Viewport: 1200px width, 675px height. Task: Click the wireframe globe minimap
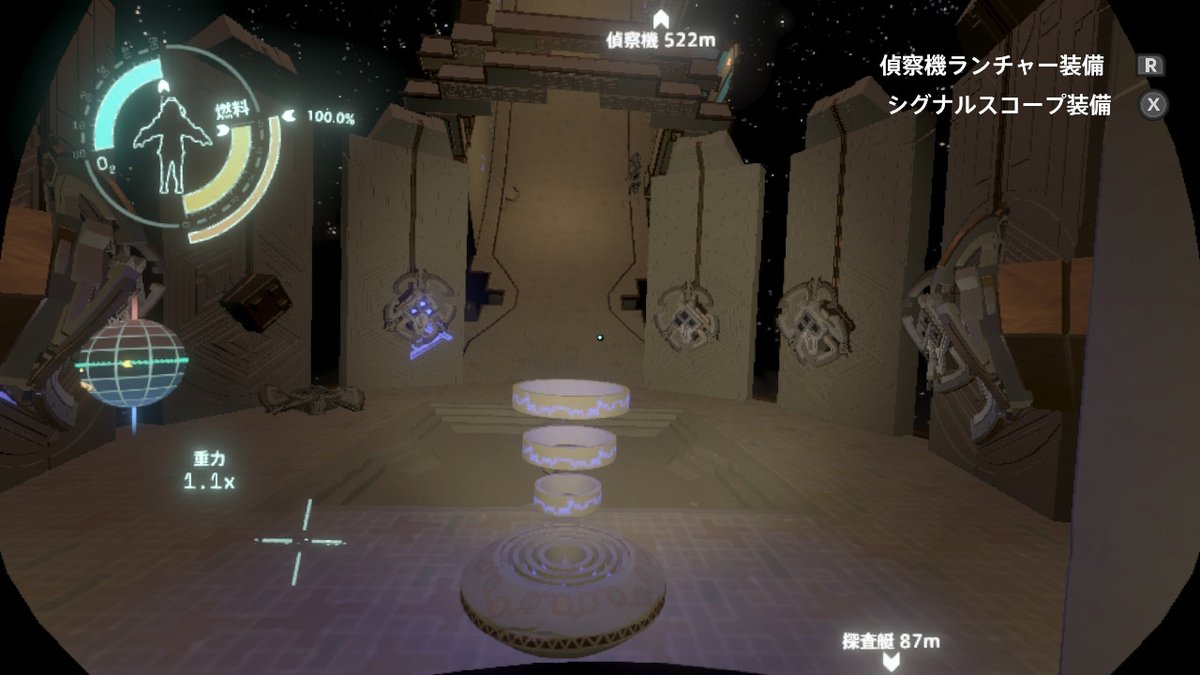pyautogui.click(x=132, y=362)
